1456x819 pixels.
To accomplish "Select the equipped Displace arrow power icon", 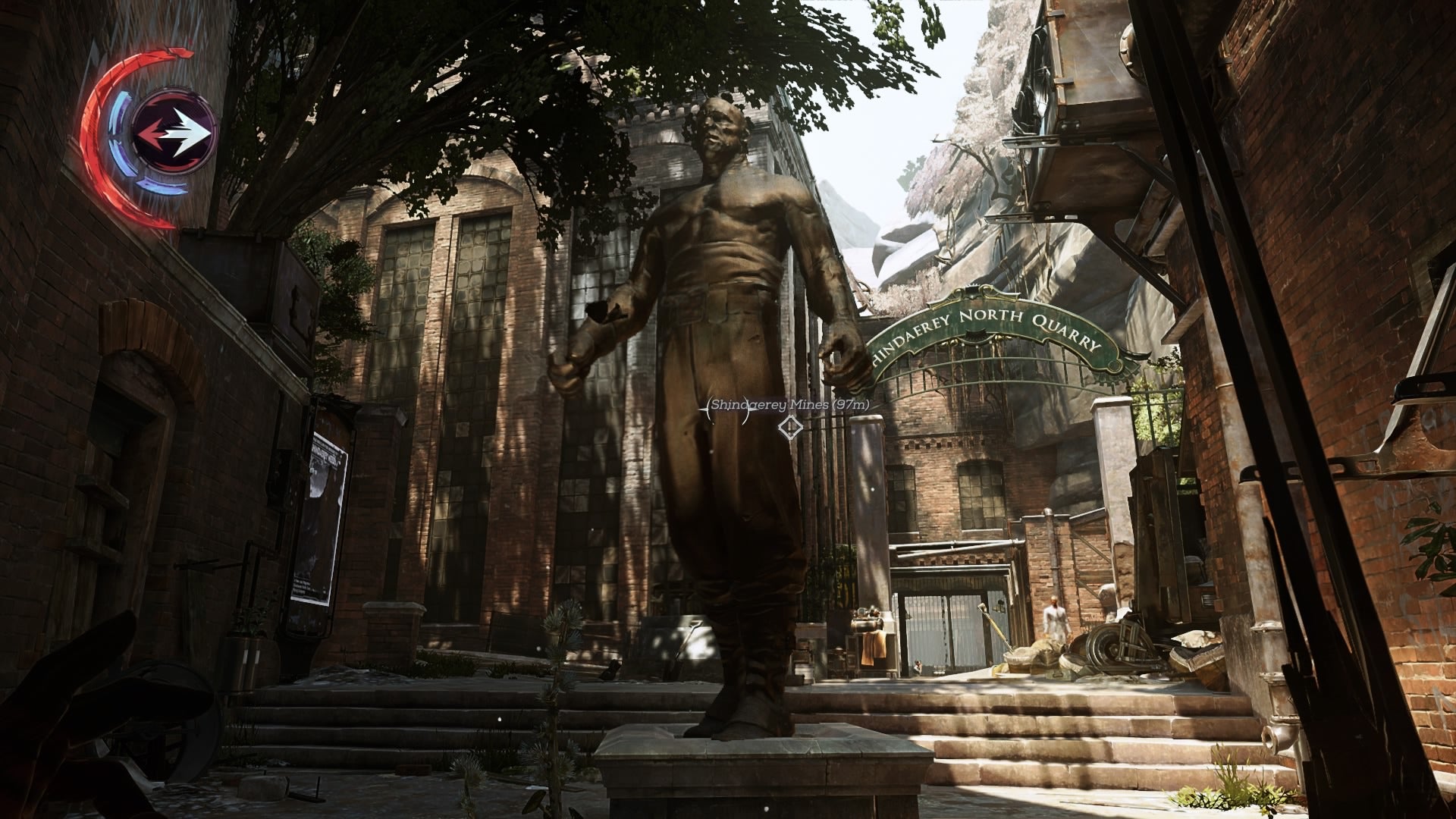I will coord(174,131).
